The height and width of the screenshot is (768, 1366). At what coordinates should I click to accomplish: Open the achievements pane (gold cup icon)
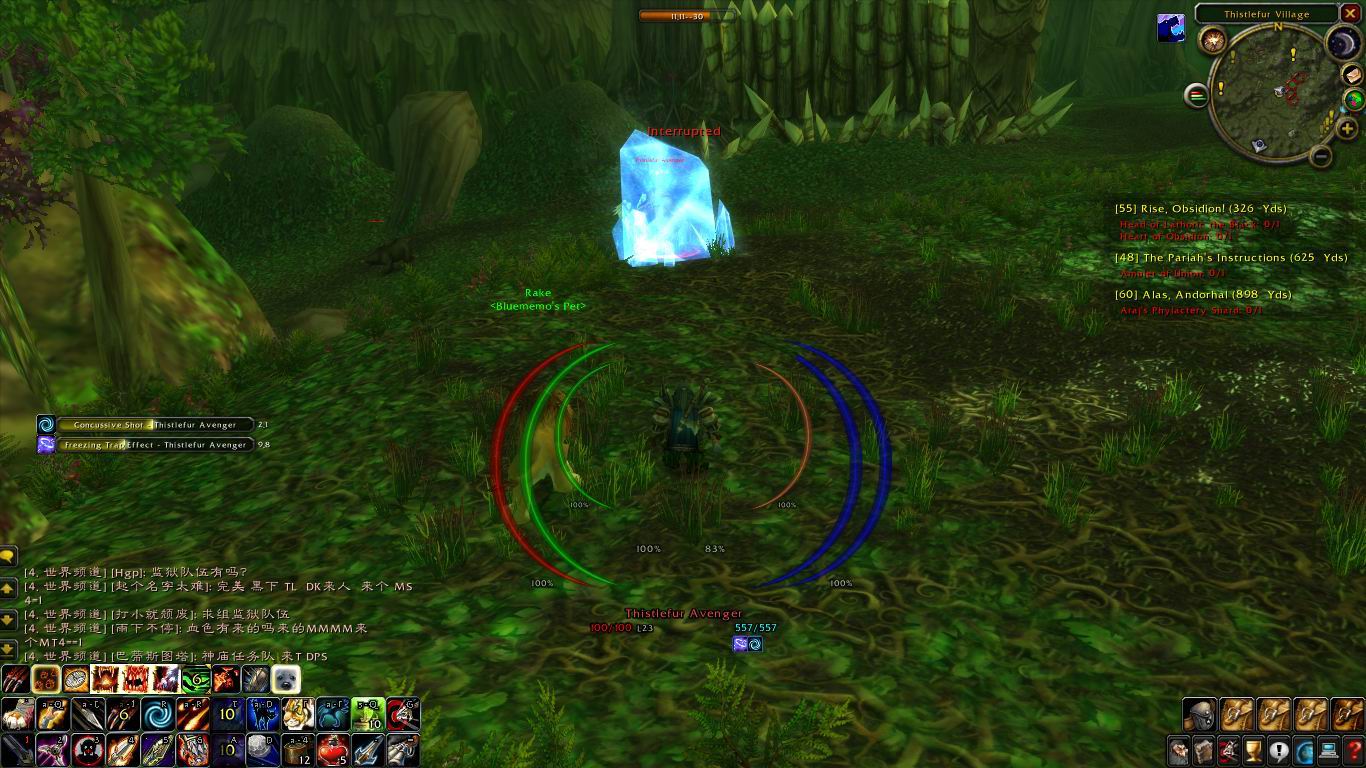pos(1253,750)
